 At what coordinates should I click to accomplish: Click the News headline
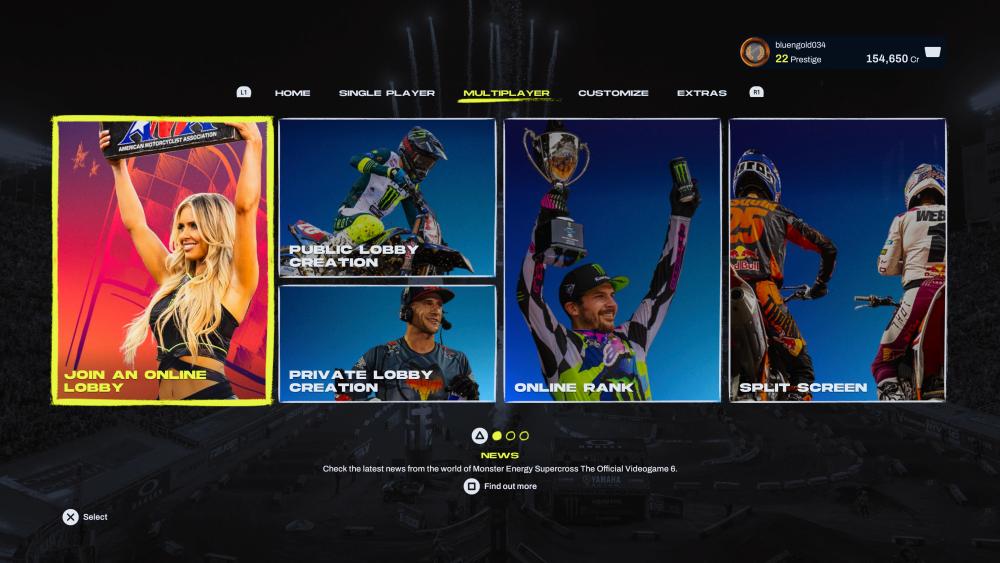500,456
